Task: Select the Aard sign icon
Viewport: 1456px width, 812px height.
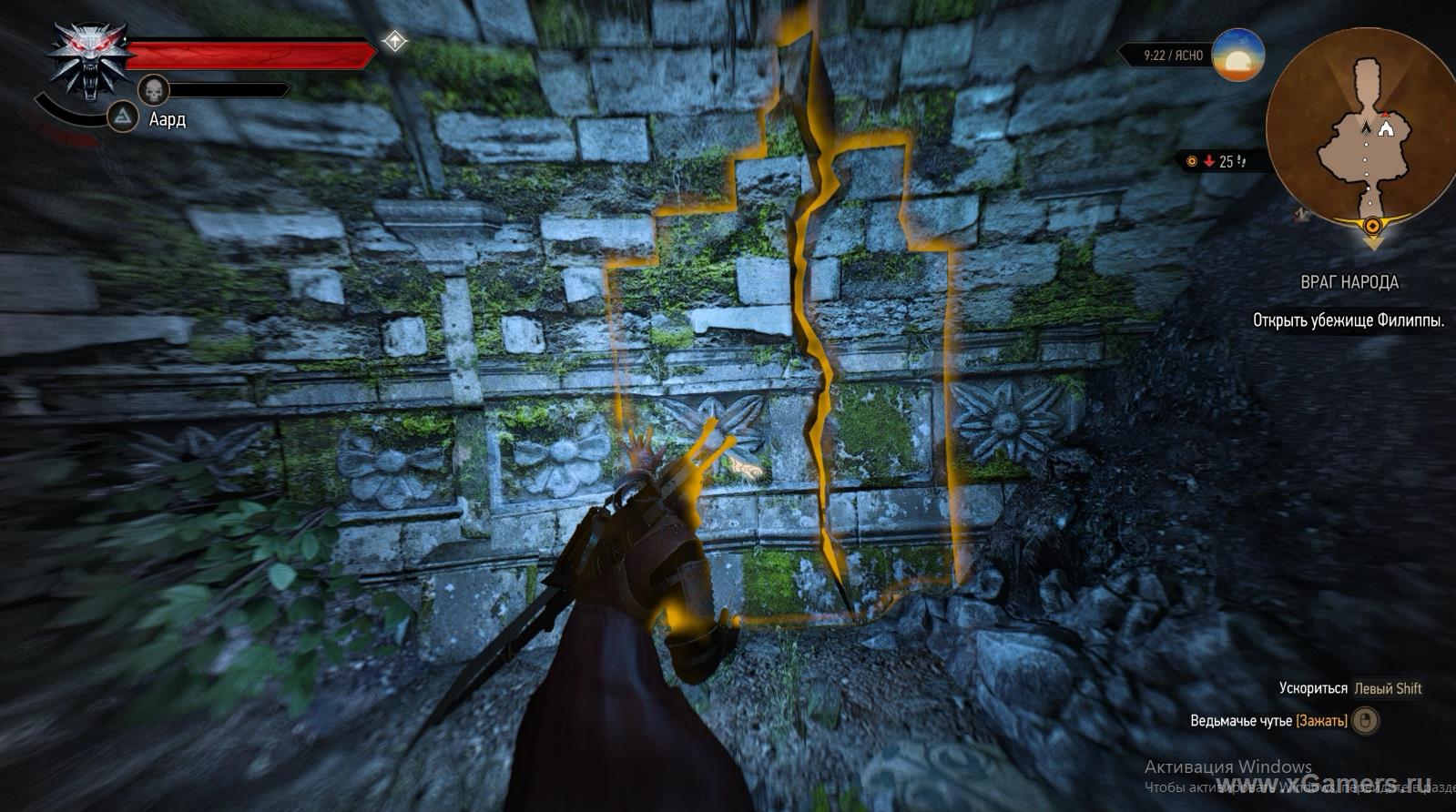Action: pos(123,117)
